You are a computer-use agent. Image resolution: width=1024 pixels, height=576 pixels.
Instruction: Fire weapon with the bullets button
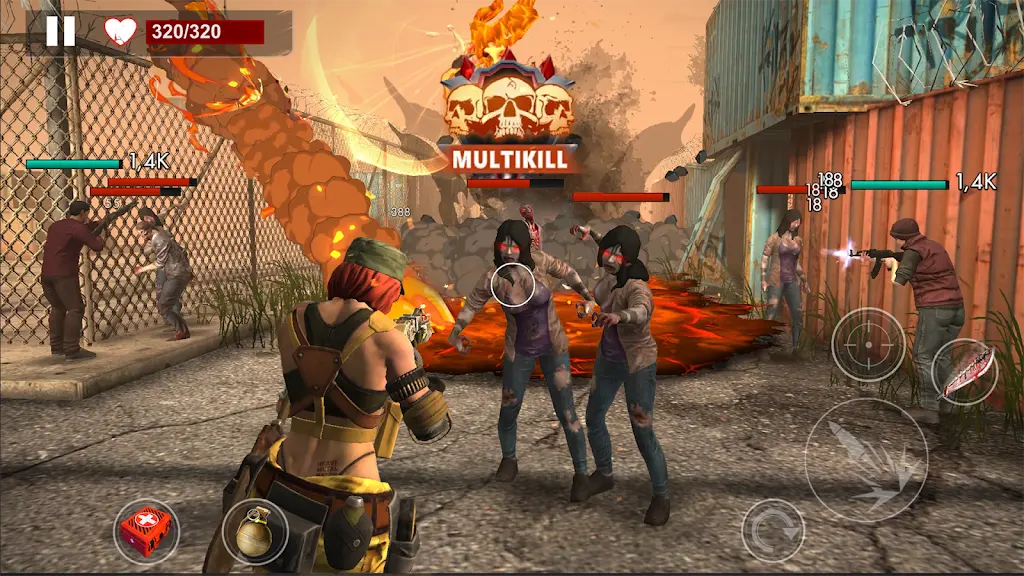tap(866, 460)
